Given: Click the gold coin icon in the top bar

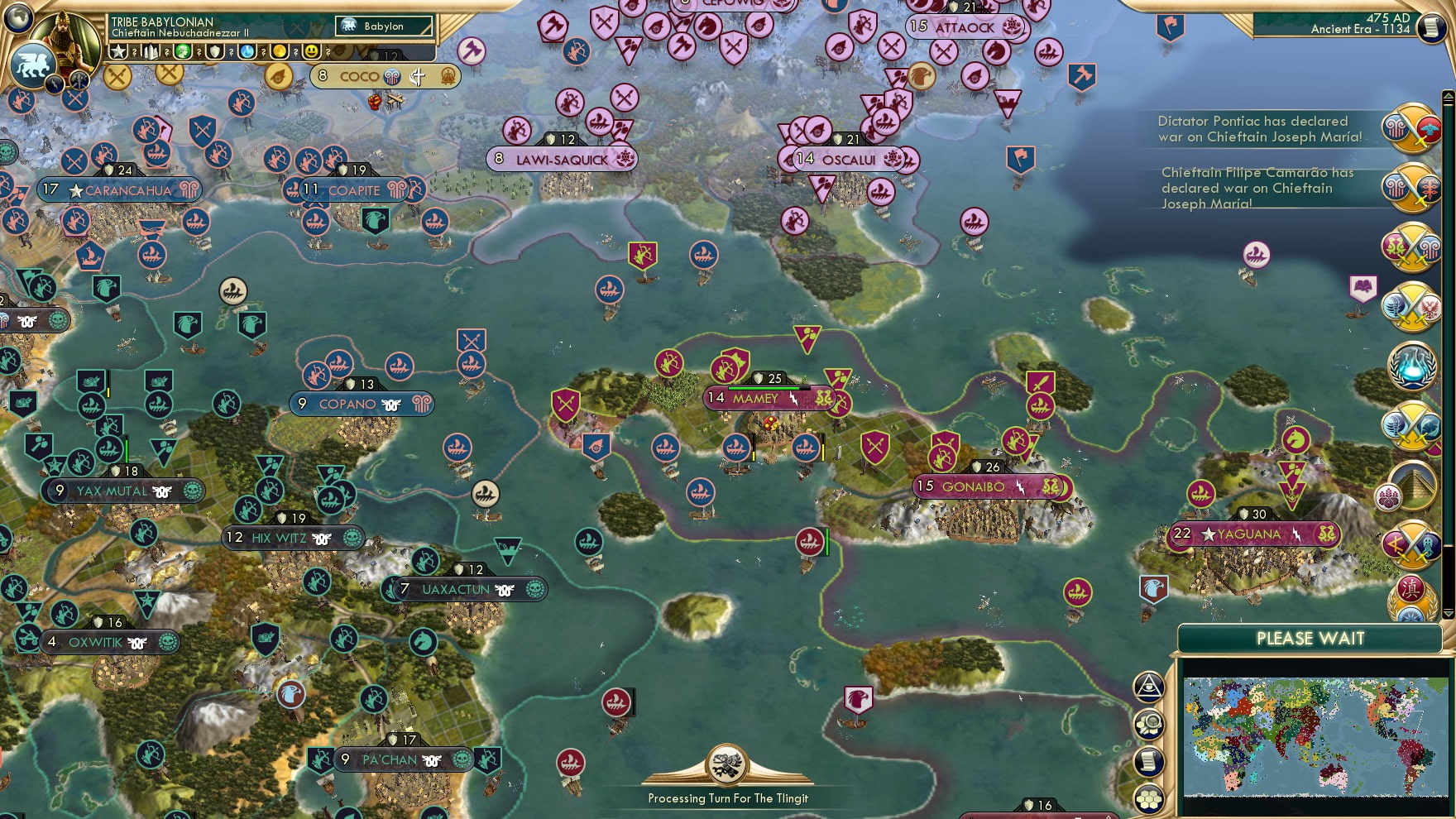Looking at the screenshot, I should click(280, 51).
